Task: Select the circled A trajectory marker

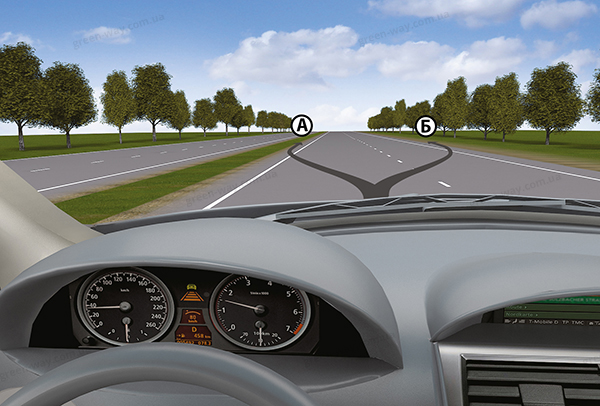Action: click(x=300, y=125)
